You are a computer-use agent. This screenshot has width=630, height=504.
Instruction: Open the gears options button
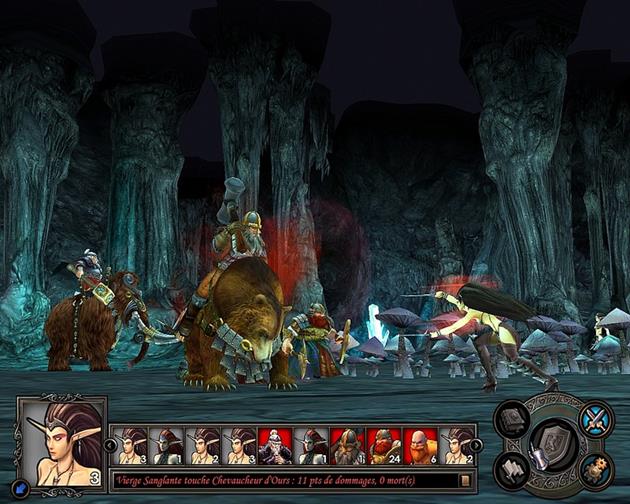tap(597, 468)
